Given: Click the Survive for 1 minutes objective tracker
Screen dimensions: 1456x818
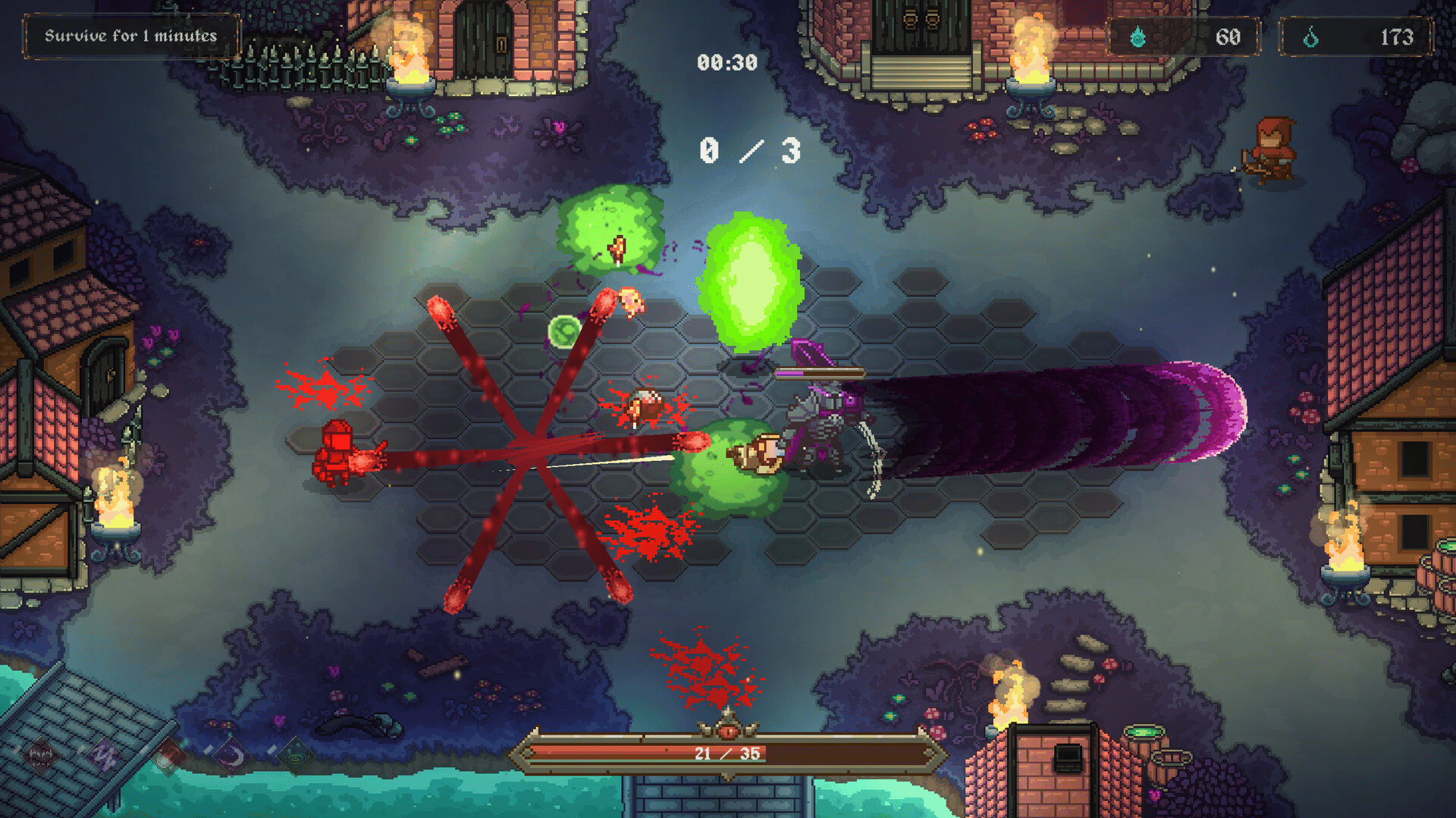Looking at the screenshot, I should tap(131, 36).
